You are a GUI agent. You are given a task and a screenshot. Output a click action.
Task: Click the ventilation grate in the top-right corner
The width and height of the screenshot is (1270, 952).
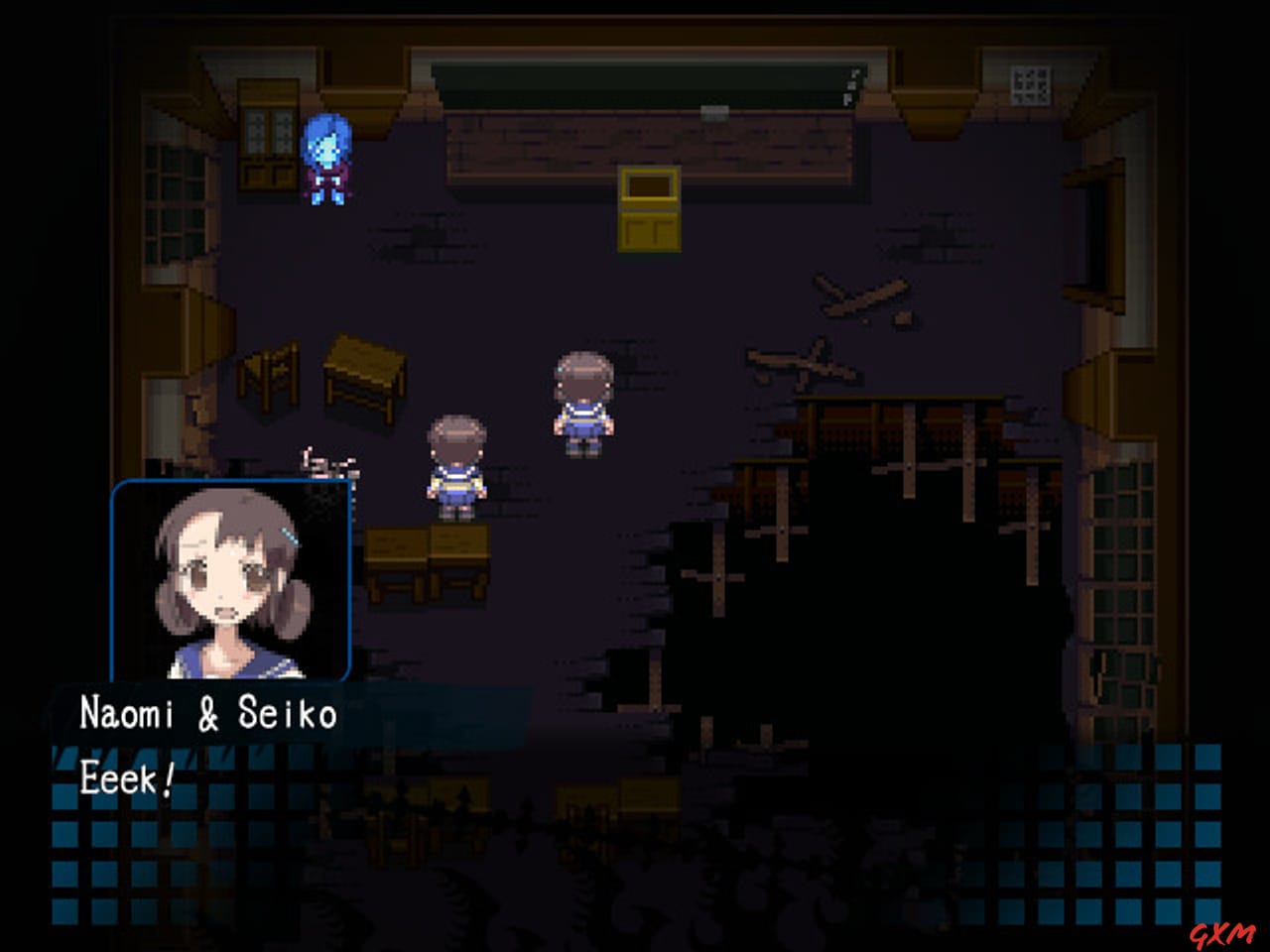[1032, 84]
